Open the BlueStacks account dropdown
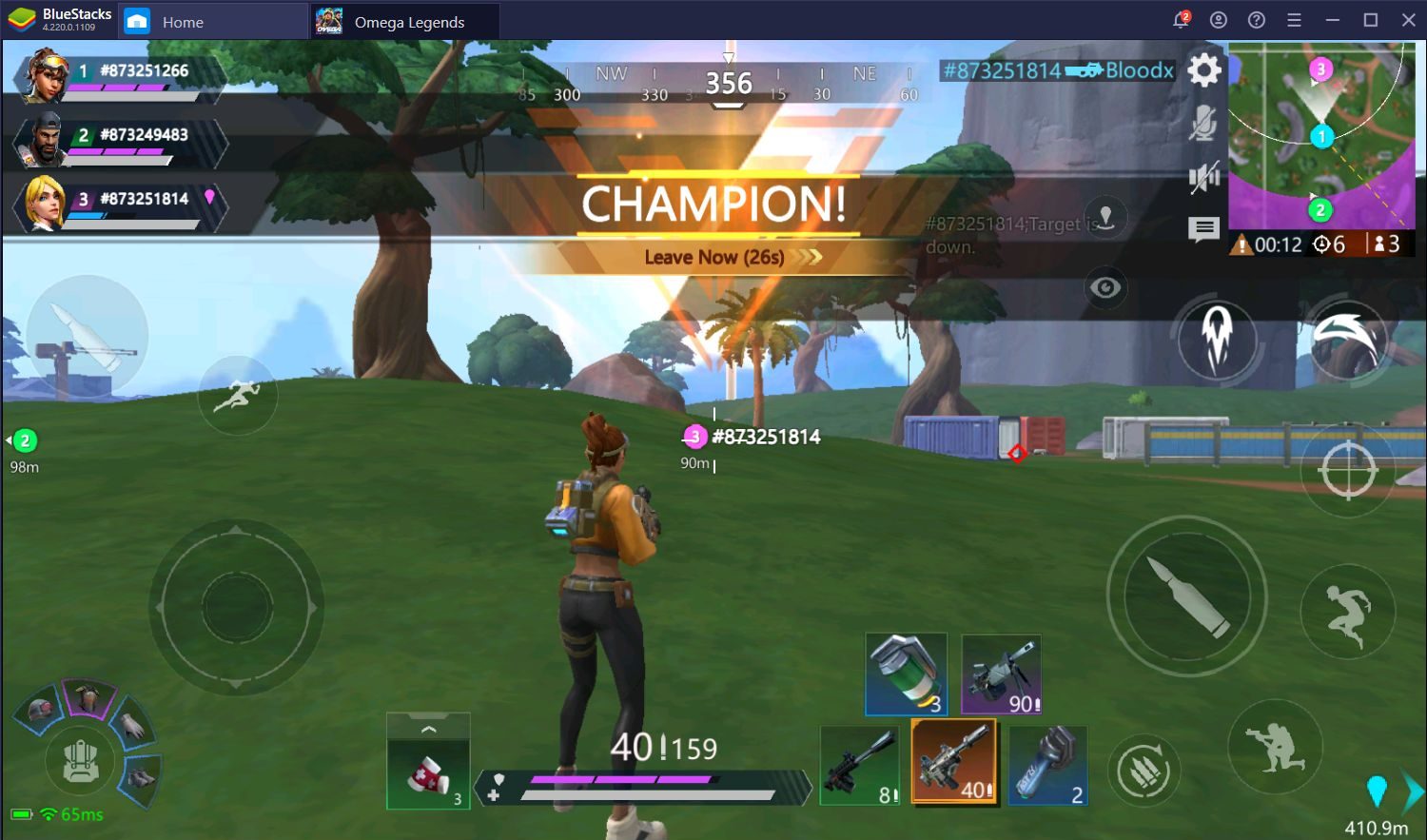The height and width of the screenshot is (840, 1427). point(1219,19)
